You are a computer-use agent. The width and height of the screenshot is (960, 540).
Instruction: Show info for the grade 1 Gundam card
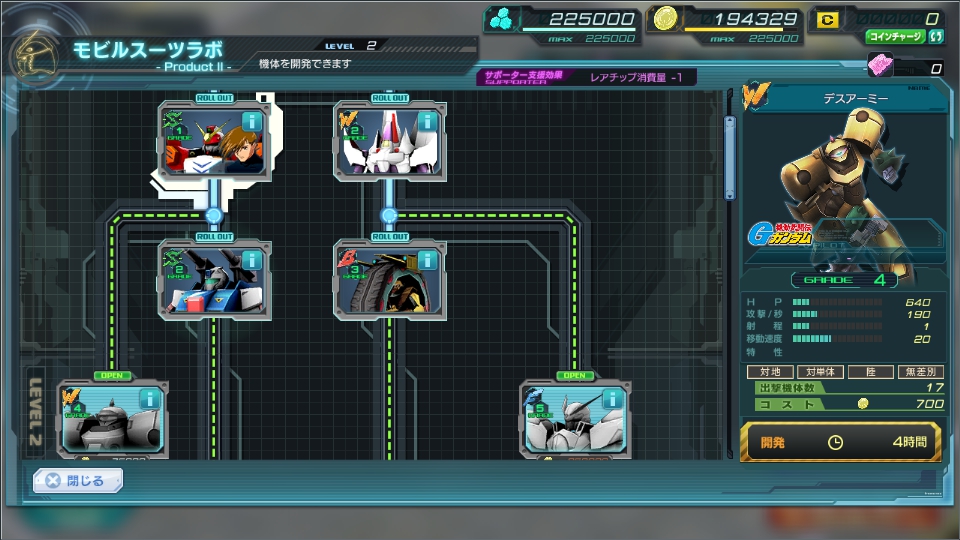click(x=252, y=121)
